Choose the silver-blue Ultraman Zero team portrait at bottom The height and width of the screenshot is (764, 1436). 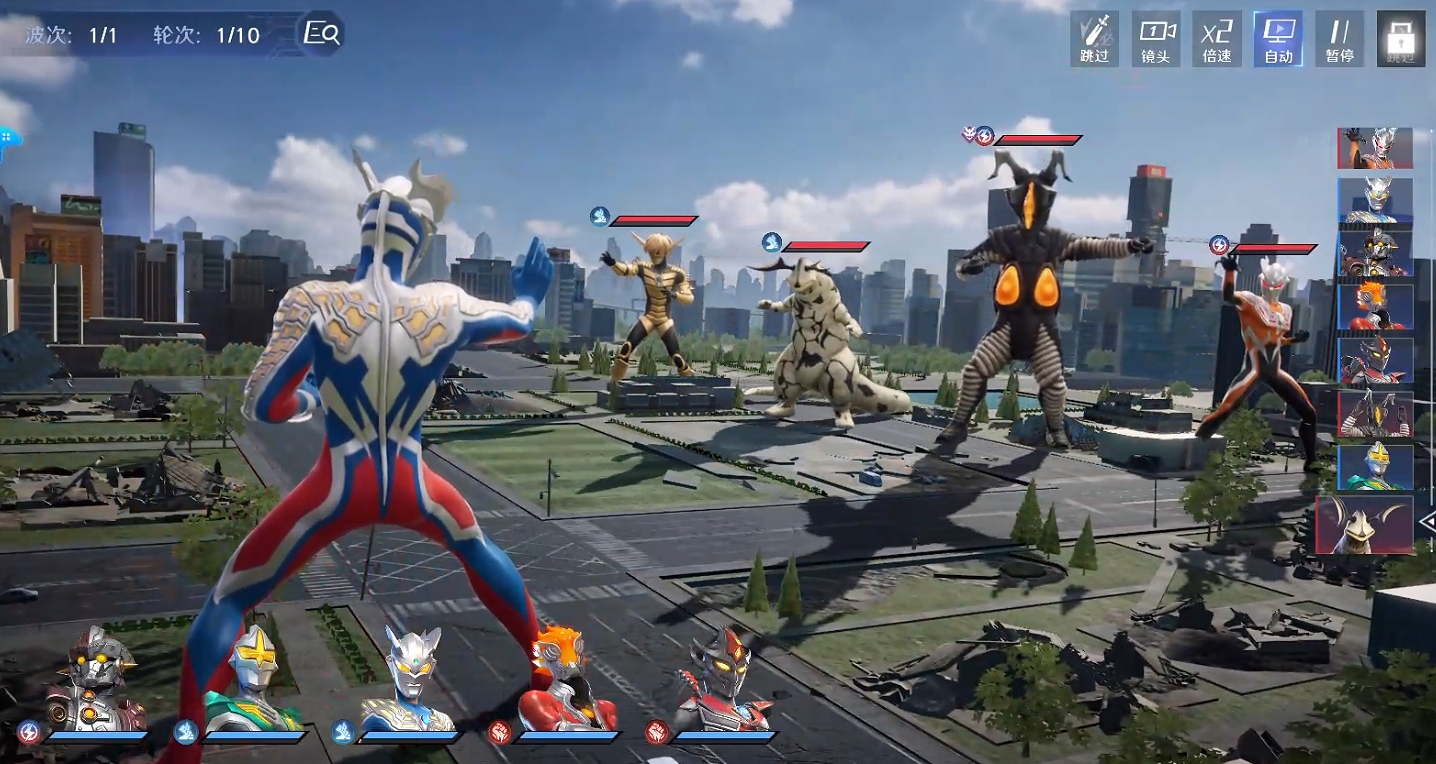pos(410,680)
